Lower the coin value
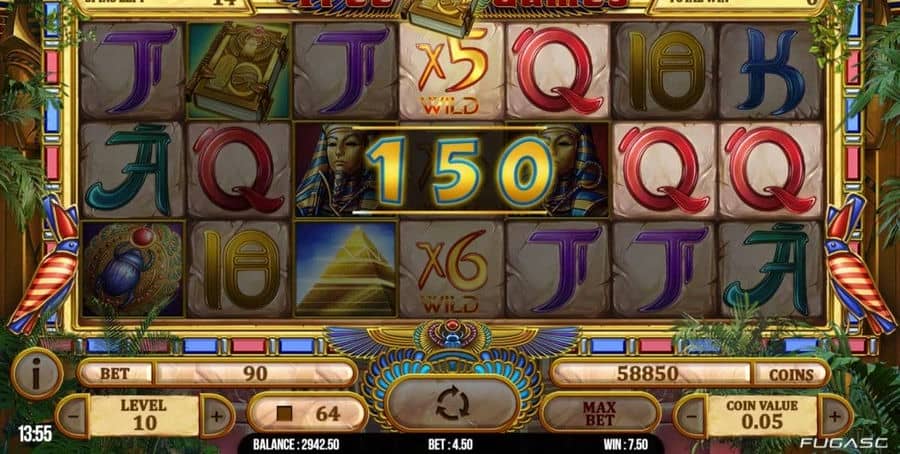 [692, 415]
